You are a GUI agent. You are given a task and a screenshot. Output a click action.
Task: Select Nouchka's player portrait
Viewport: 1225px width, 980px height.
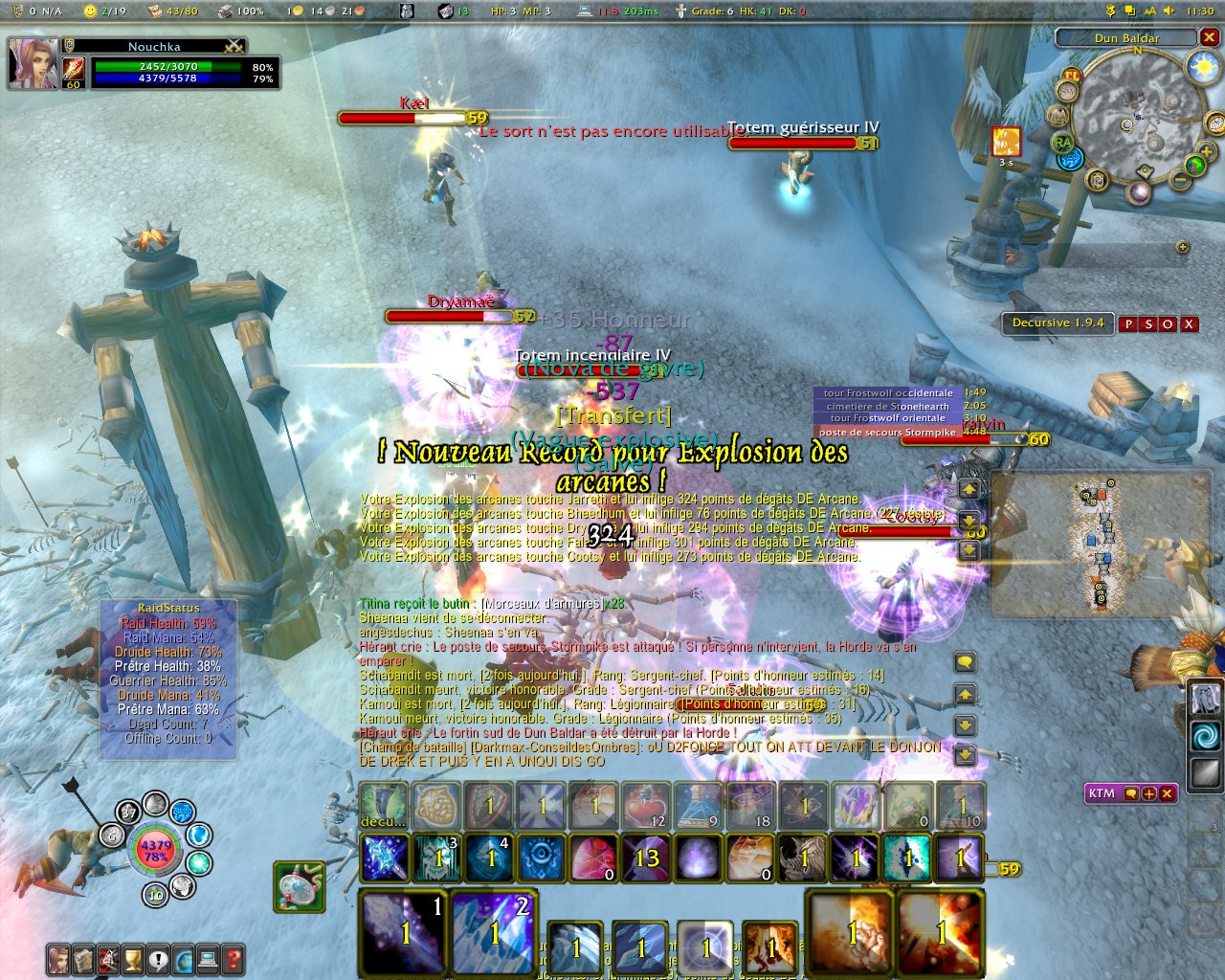click(x=32, y=63)
